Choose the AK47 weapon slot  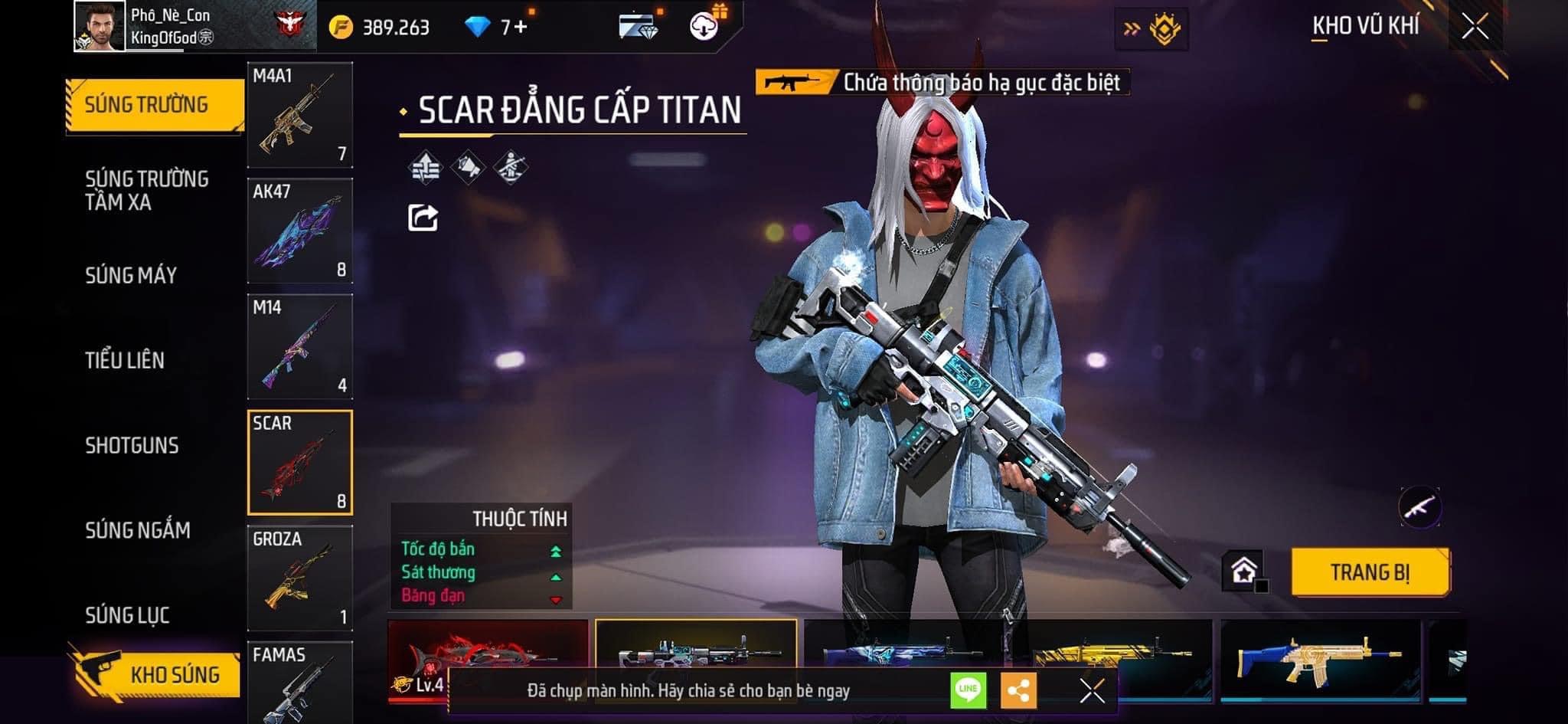click(299, 231)
